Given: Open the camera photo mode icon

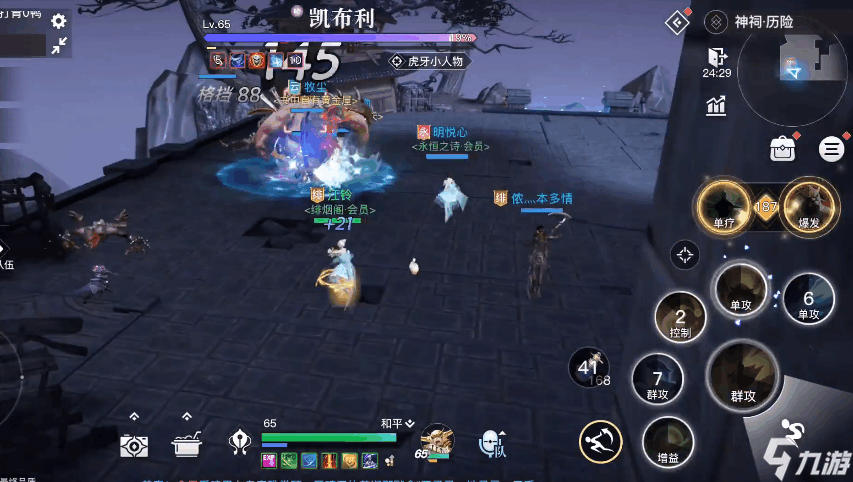Looking at the screenshot, I should [134, 445].
